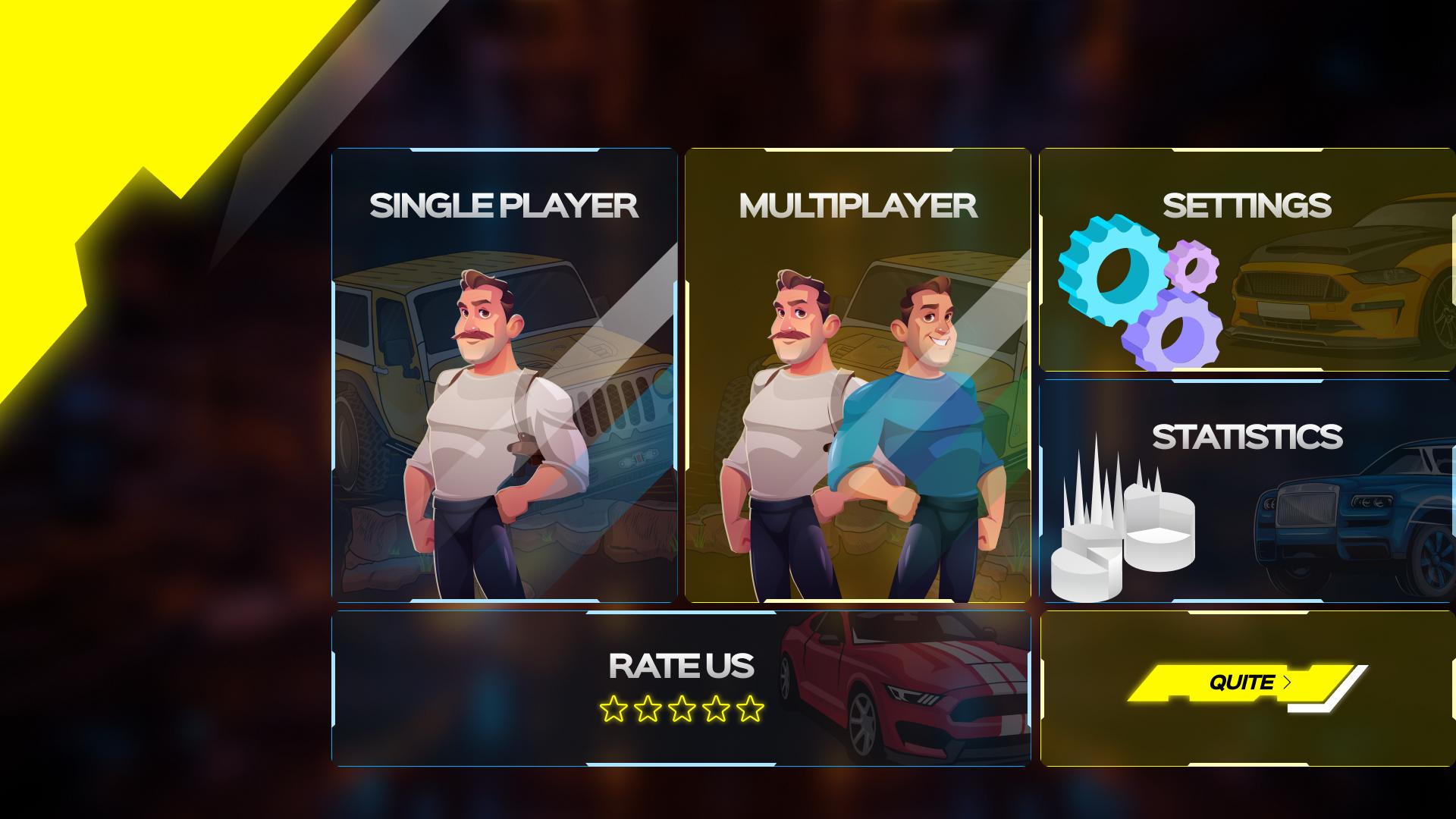The image size is (1456, 819).
Task: Open the Settings panel
Action: pos(1247,259)
